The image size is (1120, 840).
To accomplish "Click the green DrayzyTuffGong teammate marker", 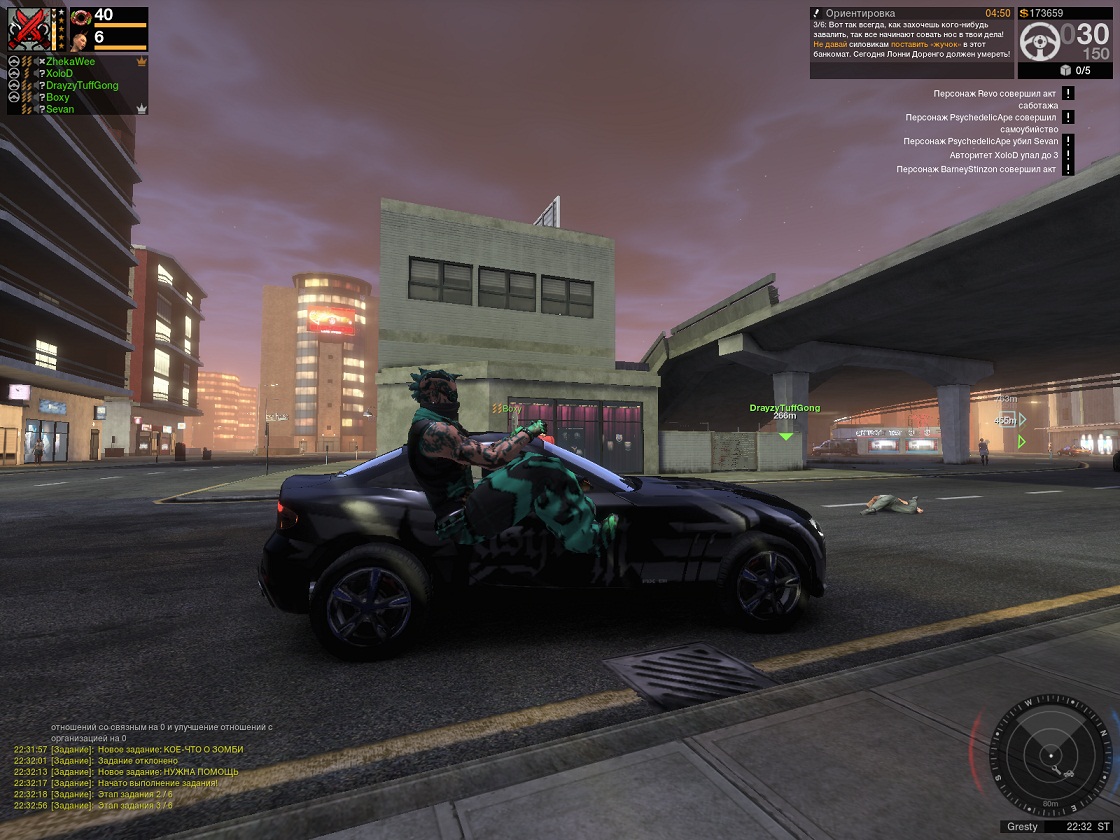I will (785, 436).
